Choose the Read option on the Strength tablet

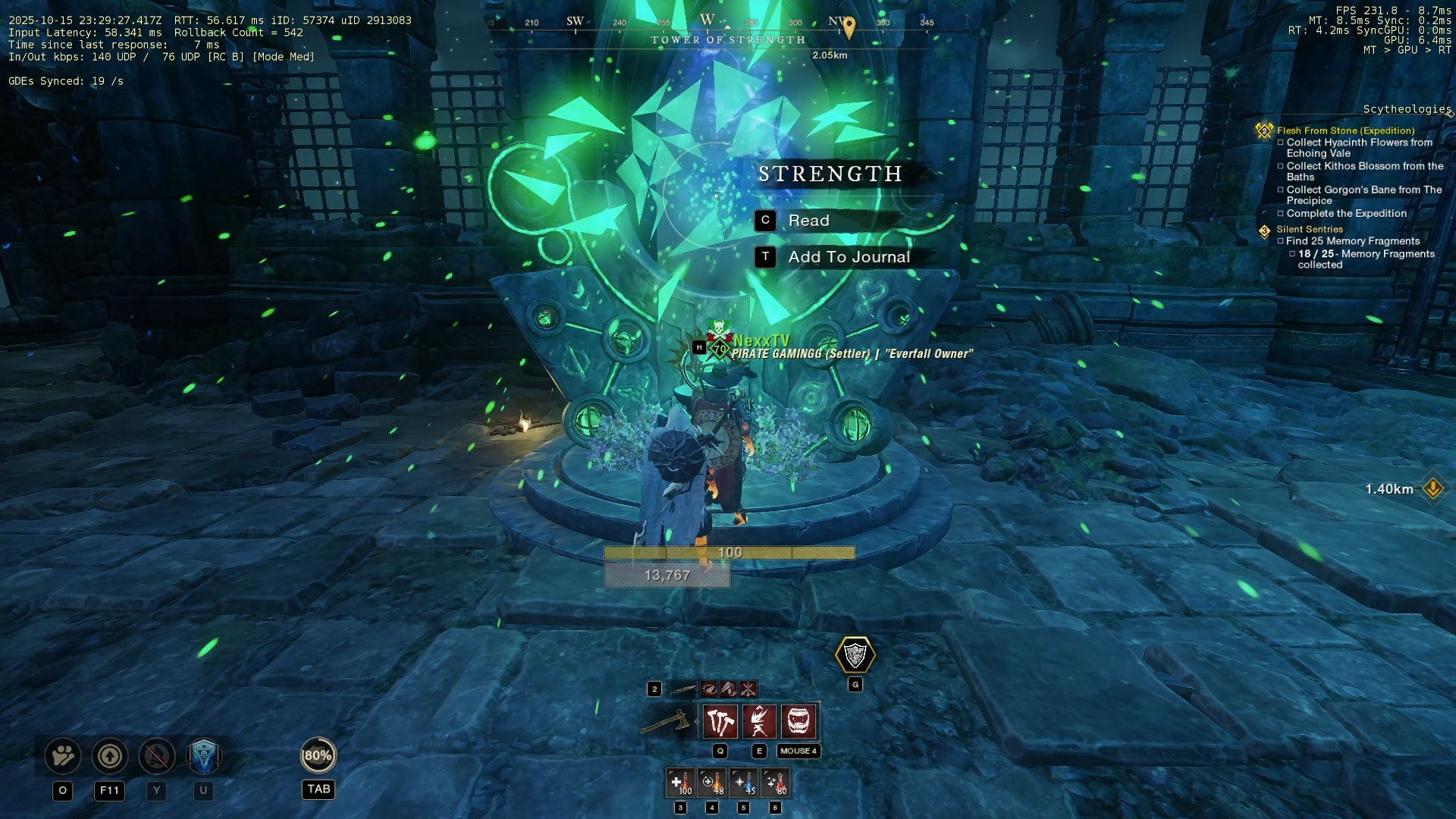coord(808,221)
